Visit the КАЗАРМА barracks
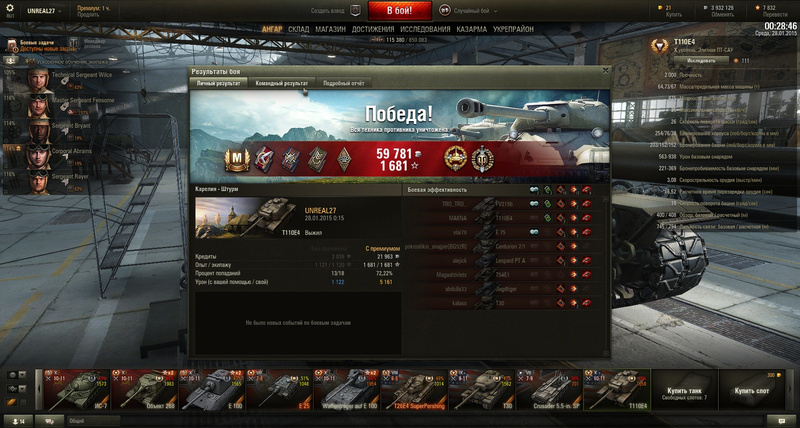The height and width of the screenshot is (428, 800). 472,30
